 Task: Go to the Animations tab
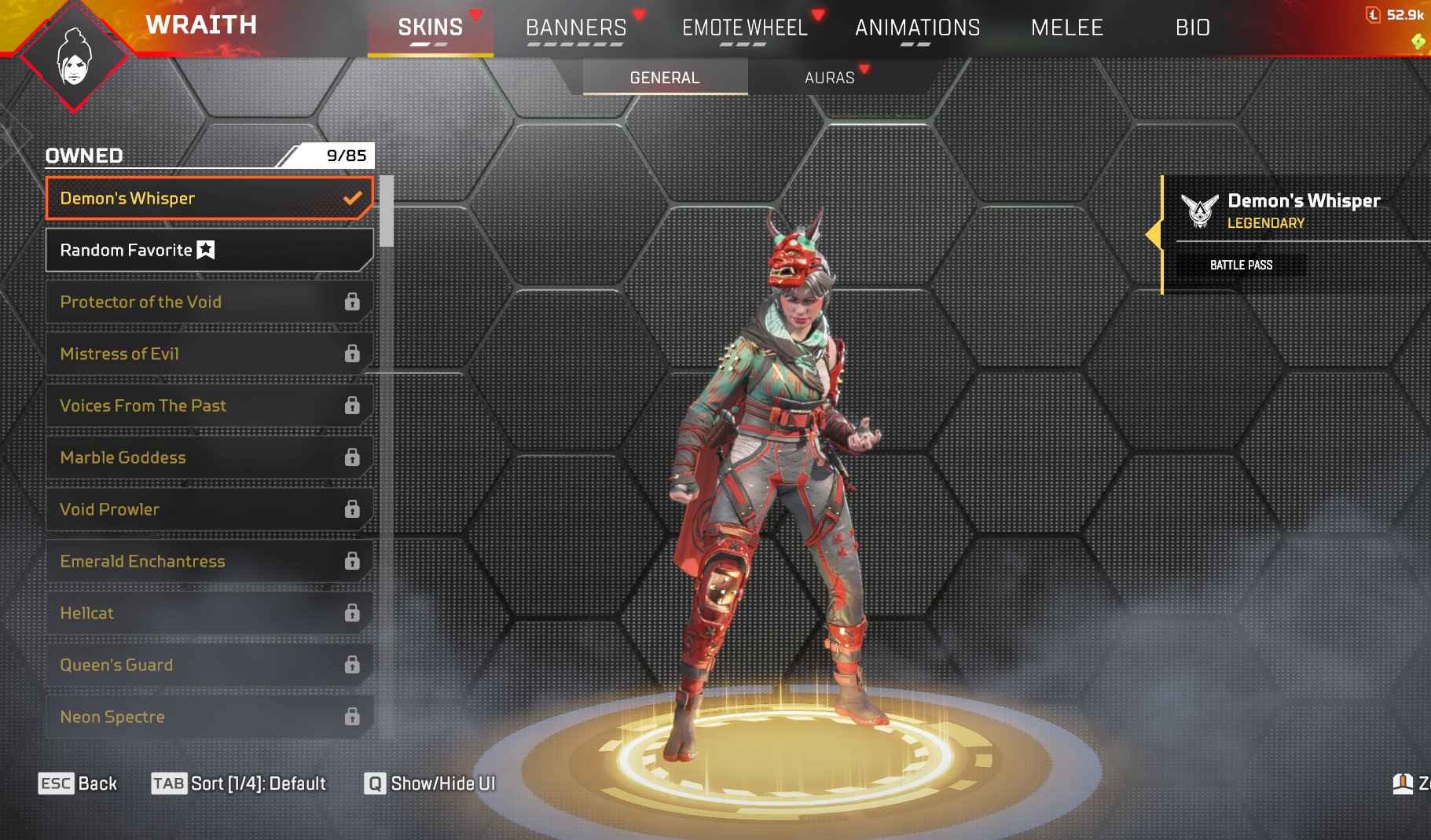tap(917, 28)
